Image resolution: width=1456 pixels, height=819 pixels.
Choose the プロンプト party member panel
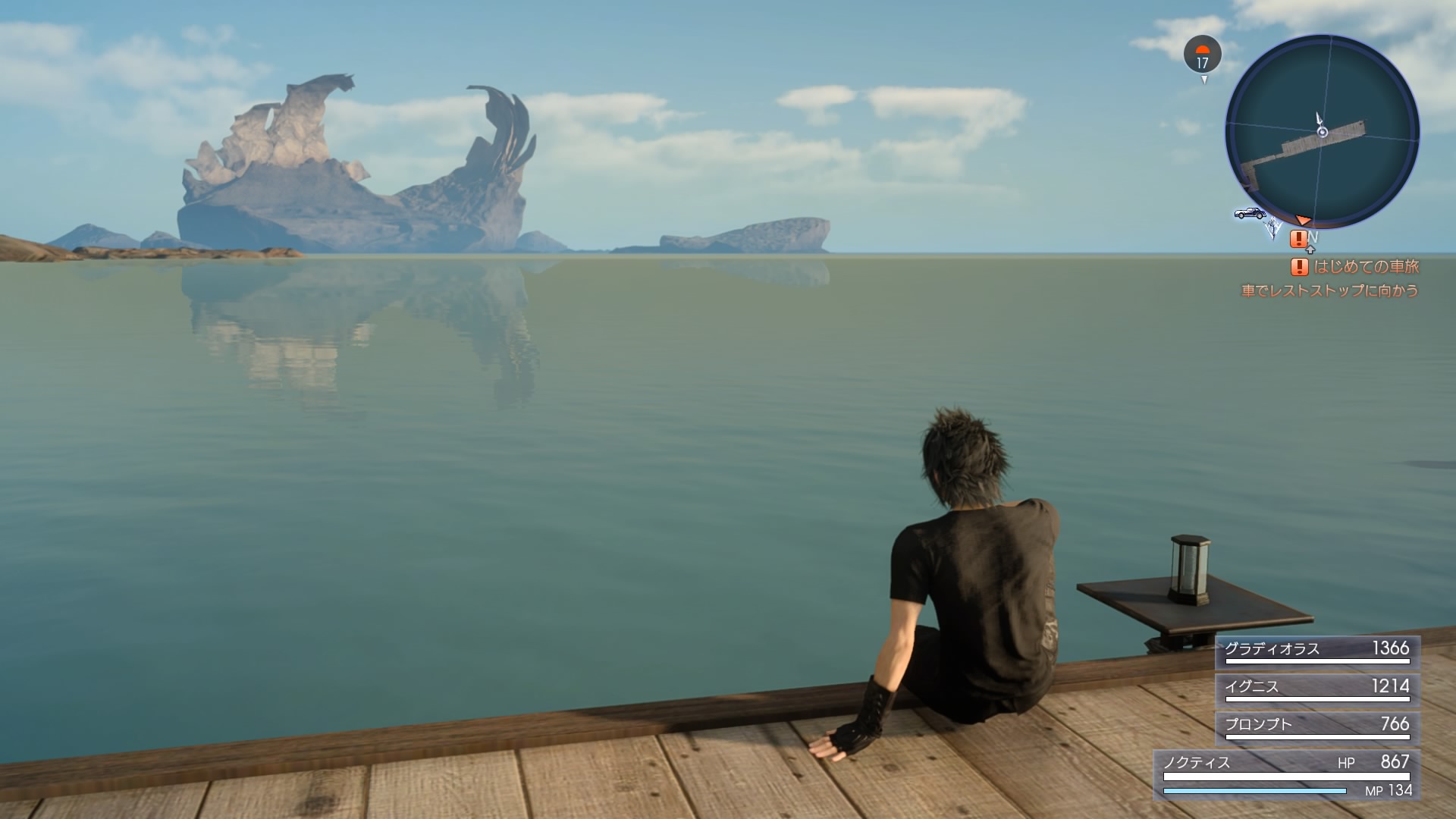tap(1317, 727)
